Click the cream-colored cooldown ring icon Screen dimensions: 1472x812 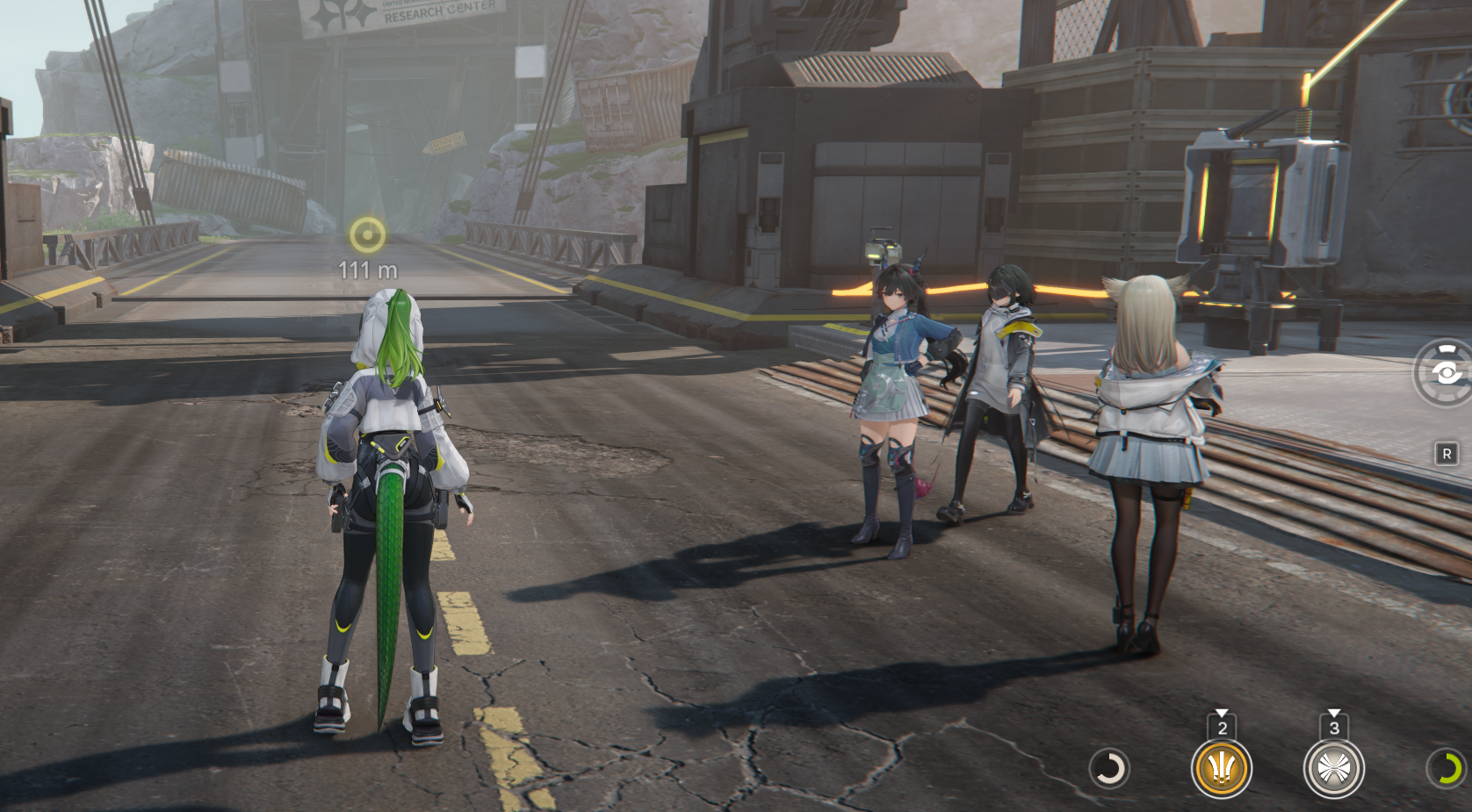[1109, 769]
